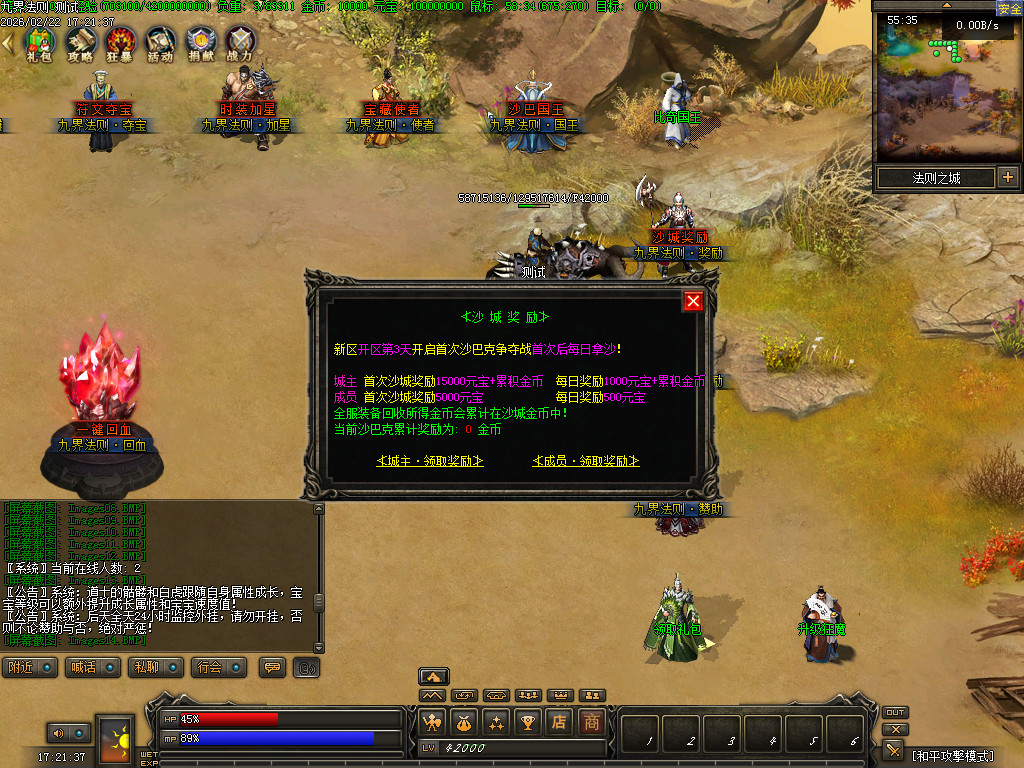
Task: Open the 捐献 donation icon
Action: (200, 42)
